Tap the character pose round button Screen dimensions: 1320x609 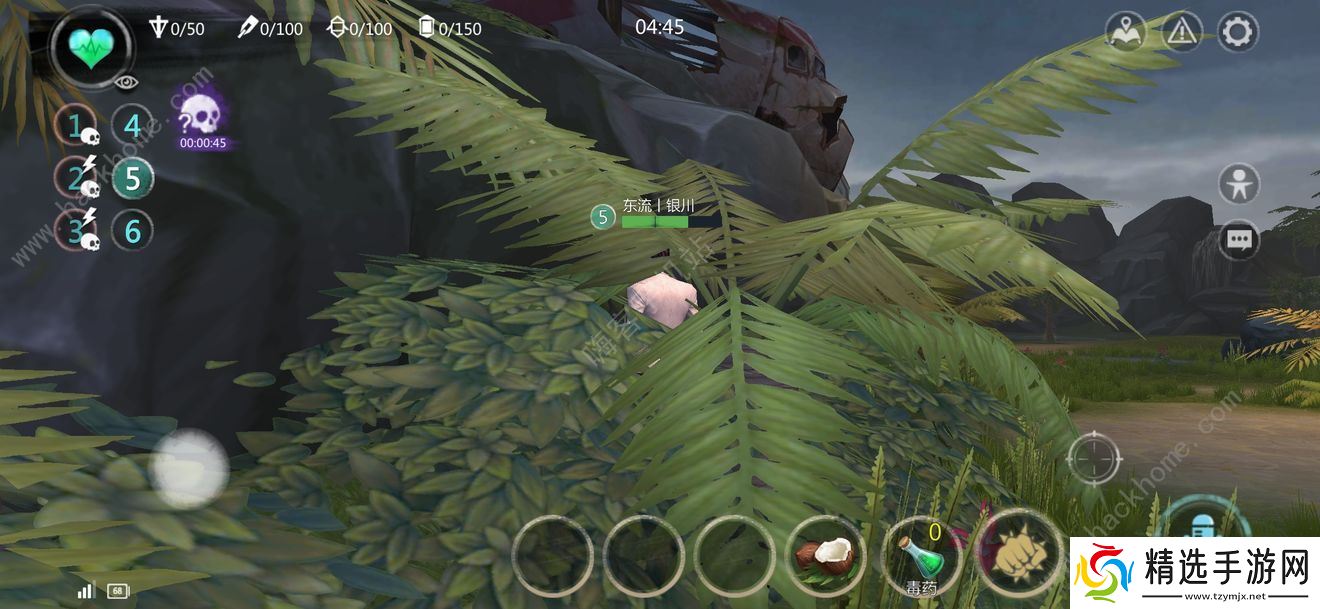1240,185
